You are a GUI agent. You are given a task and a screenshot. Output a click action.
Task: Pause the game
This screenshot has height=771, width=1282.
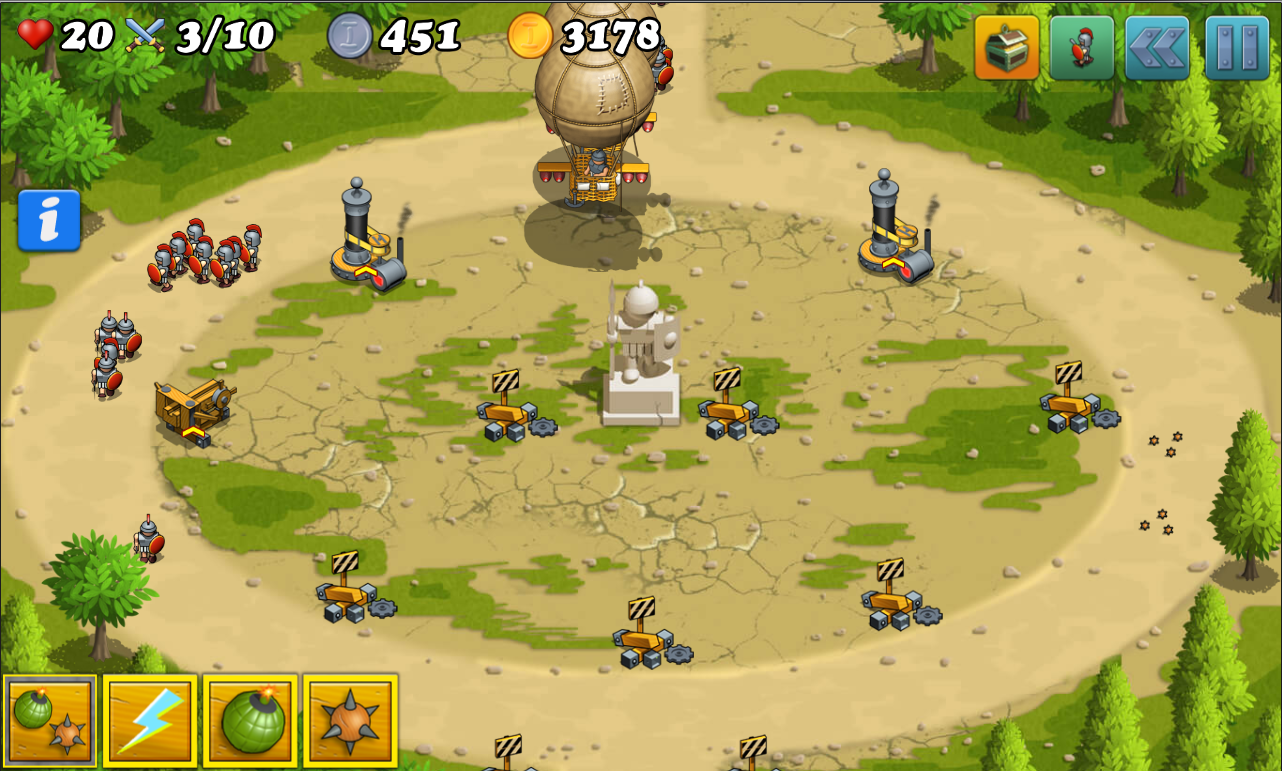click(1236, 47)
